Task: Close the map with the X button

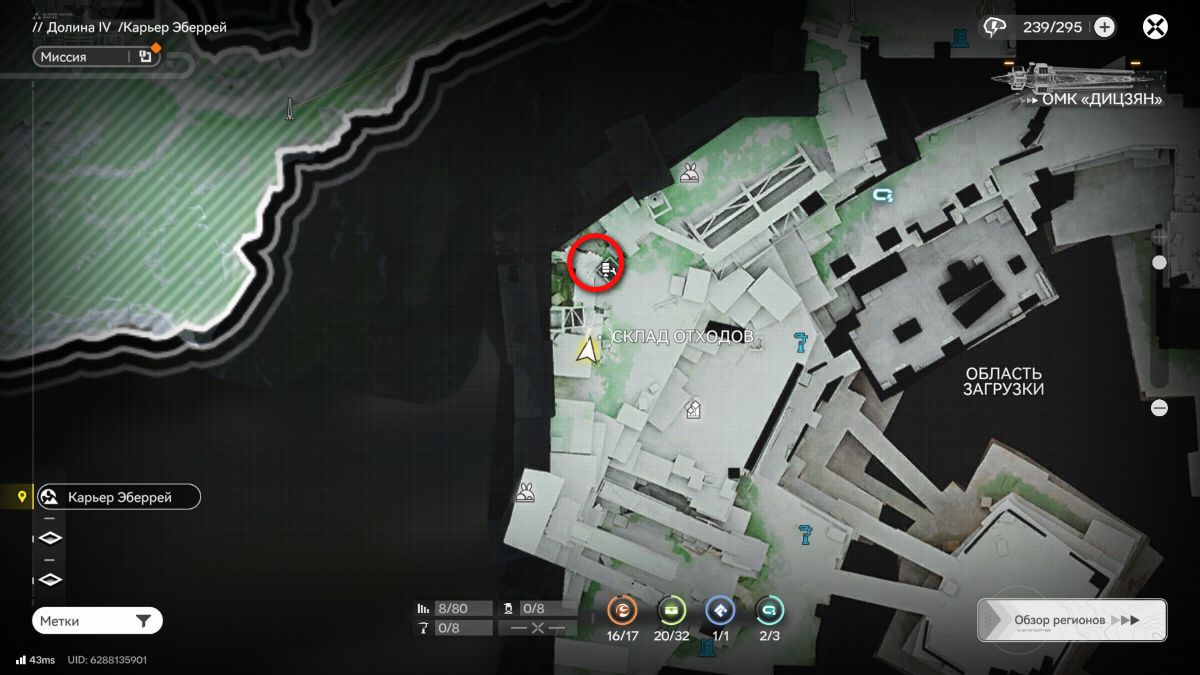Action: pos(1156,27)
